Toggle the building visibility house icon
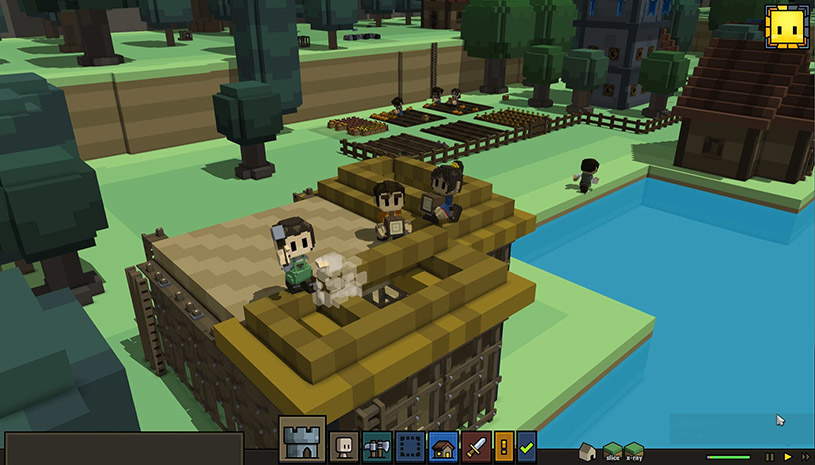The image size is (815, 465). [x=589, y=453]
